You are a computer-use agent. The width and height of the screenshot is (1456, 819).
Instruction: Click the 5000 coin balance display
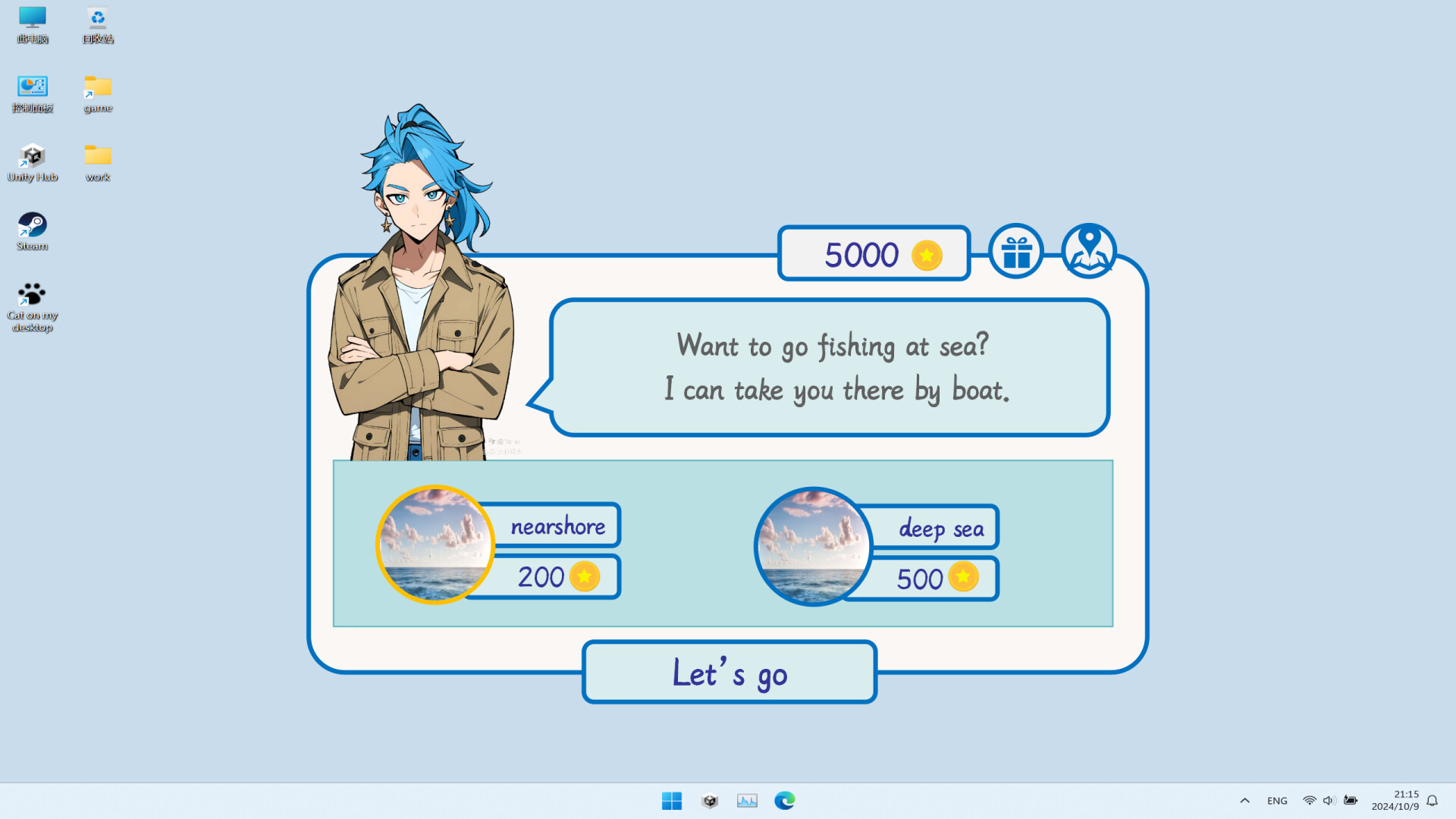point(874,254)
